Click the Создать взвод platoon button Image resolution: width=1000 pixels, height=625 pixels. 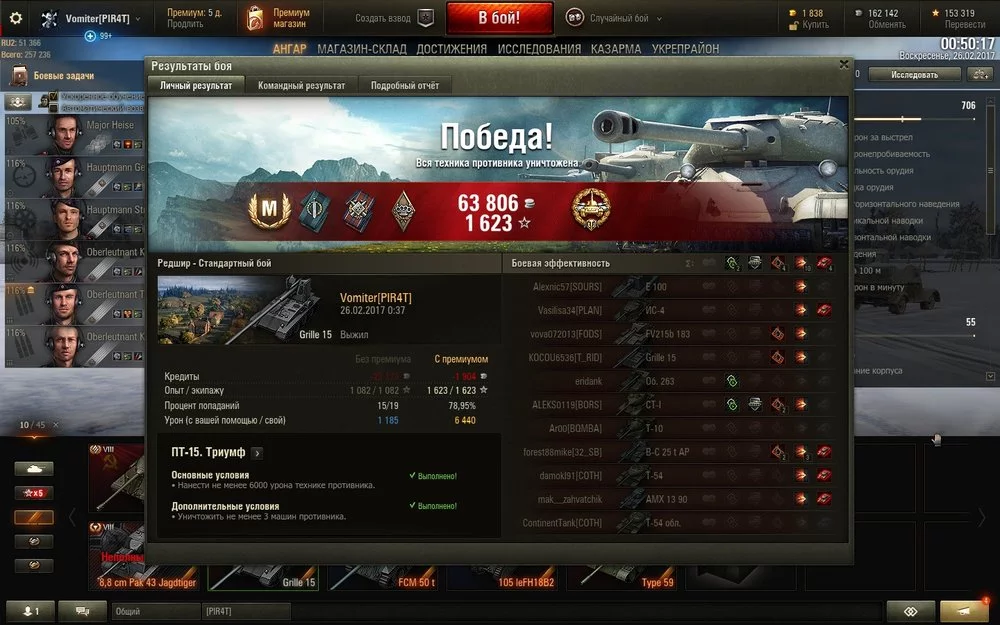395,18
